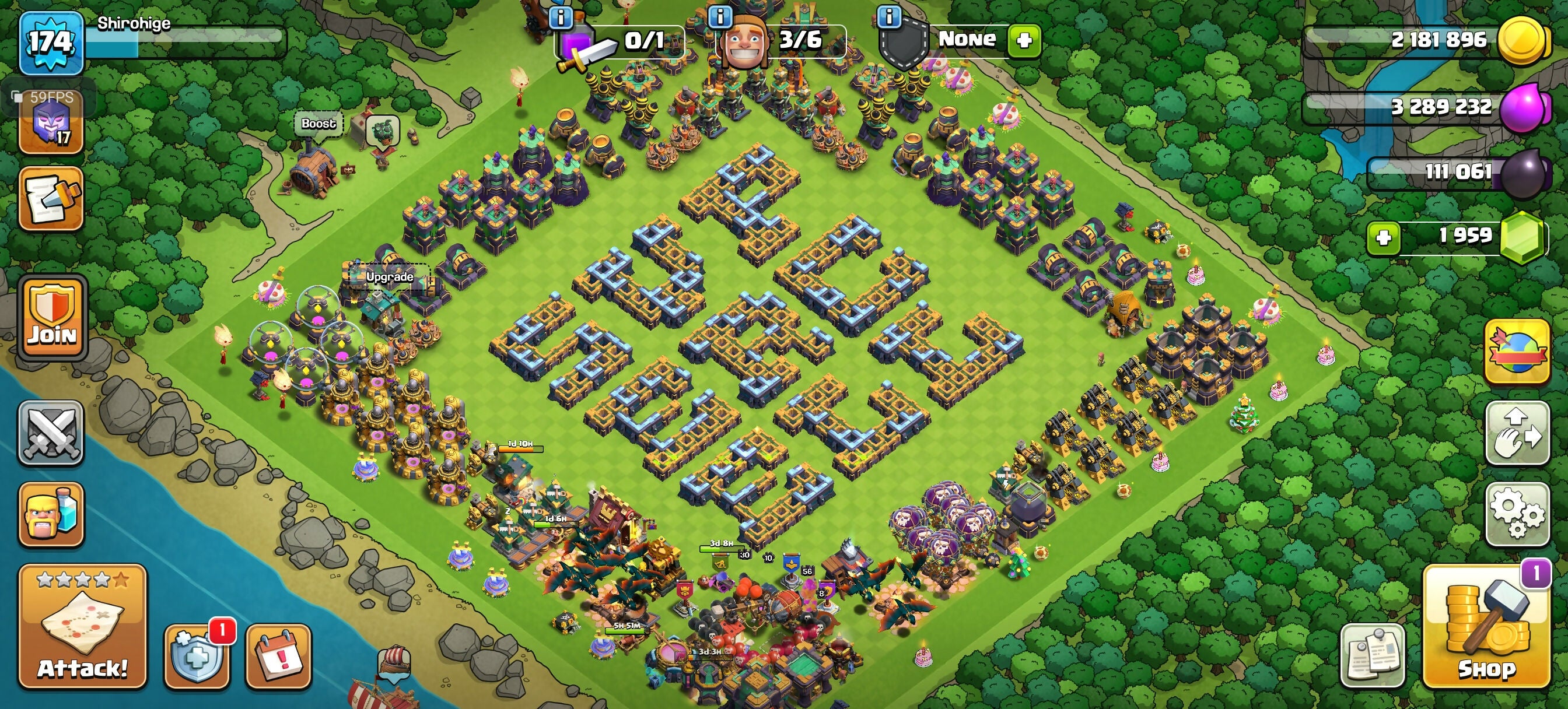Open the level 174 player profile badge
1568x709 pixels.
(x=51, y=43)
